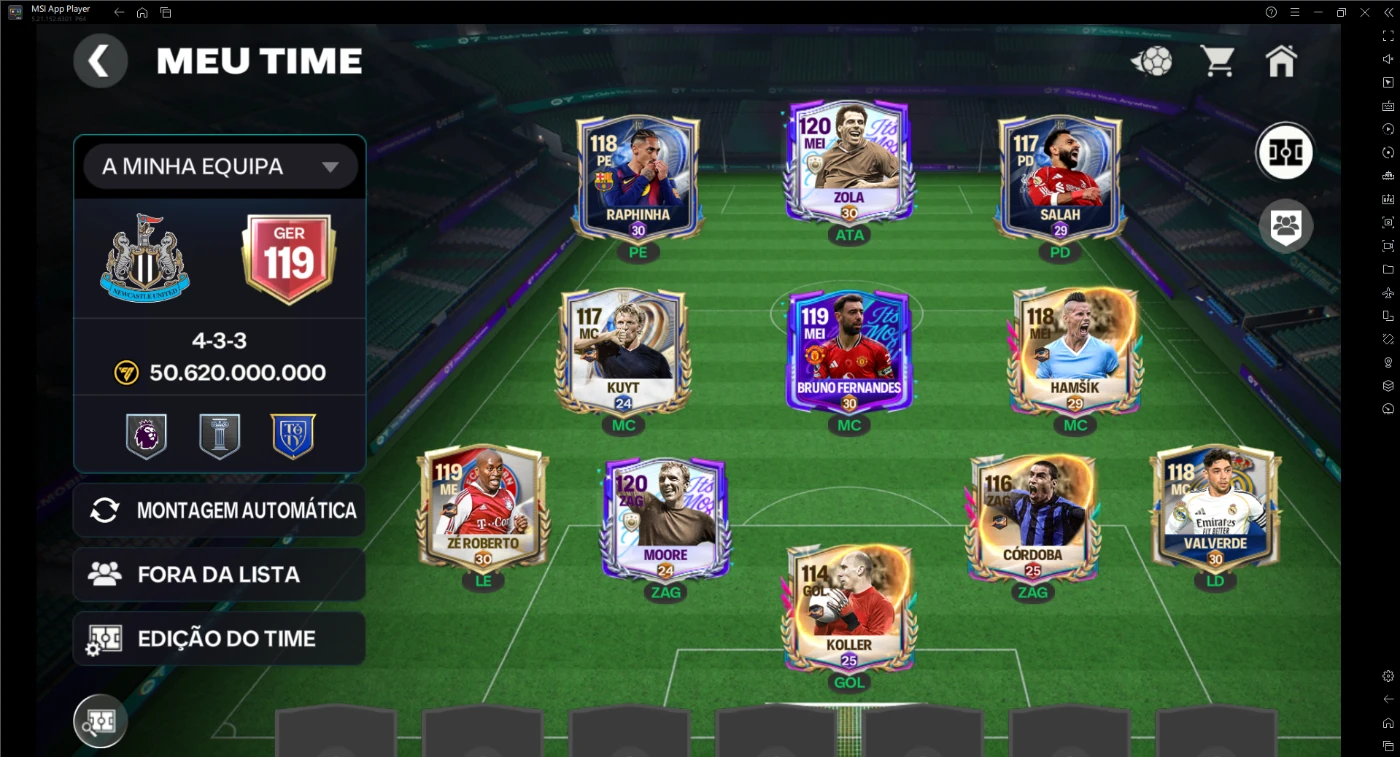1400x757 pixels.
Task: Run Montagem Automática
Action: pyautogui.click(x=220, y=510)
